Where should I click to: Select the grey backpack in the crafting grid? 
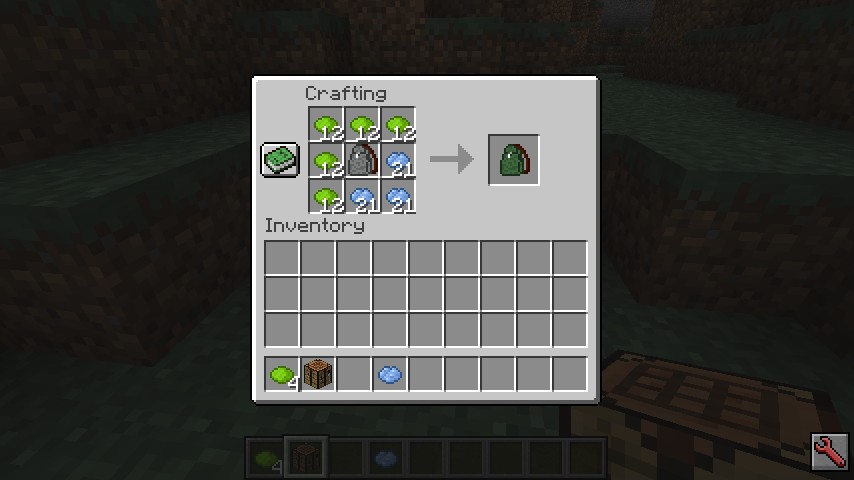(362, 160)
